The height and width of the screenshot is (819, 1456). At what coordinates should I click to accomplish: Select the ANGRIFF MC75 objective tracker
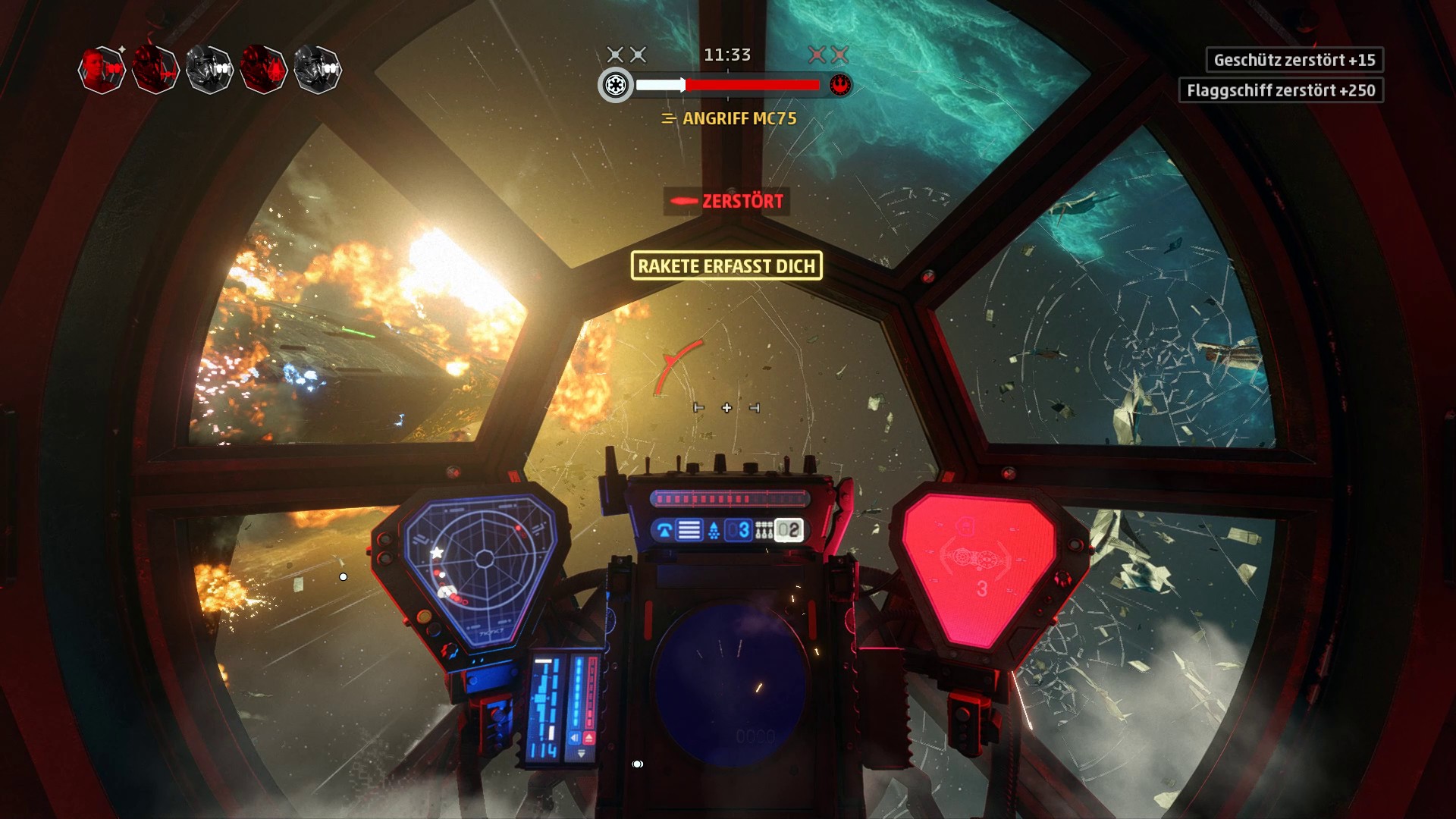(x=730, y=118)
